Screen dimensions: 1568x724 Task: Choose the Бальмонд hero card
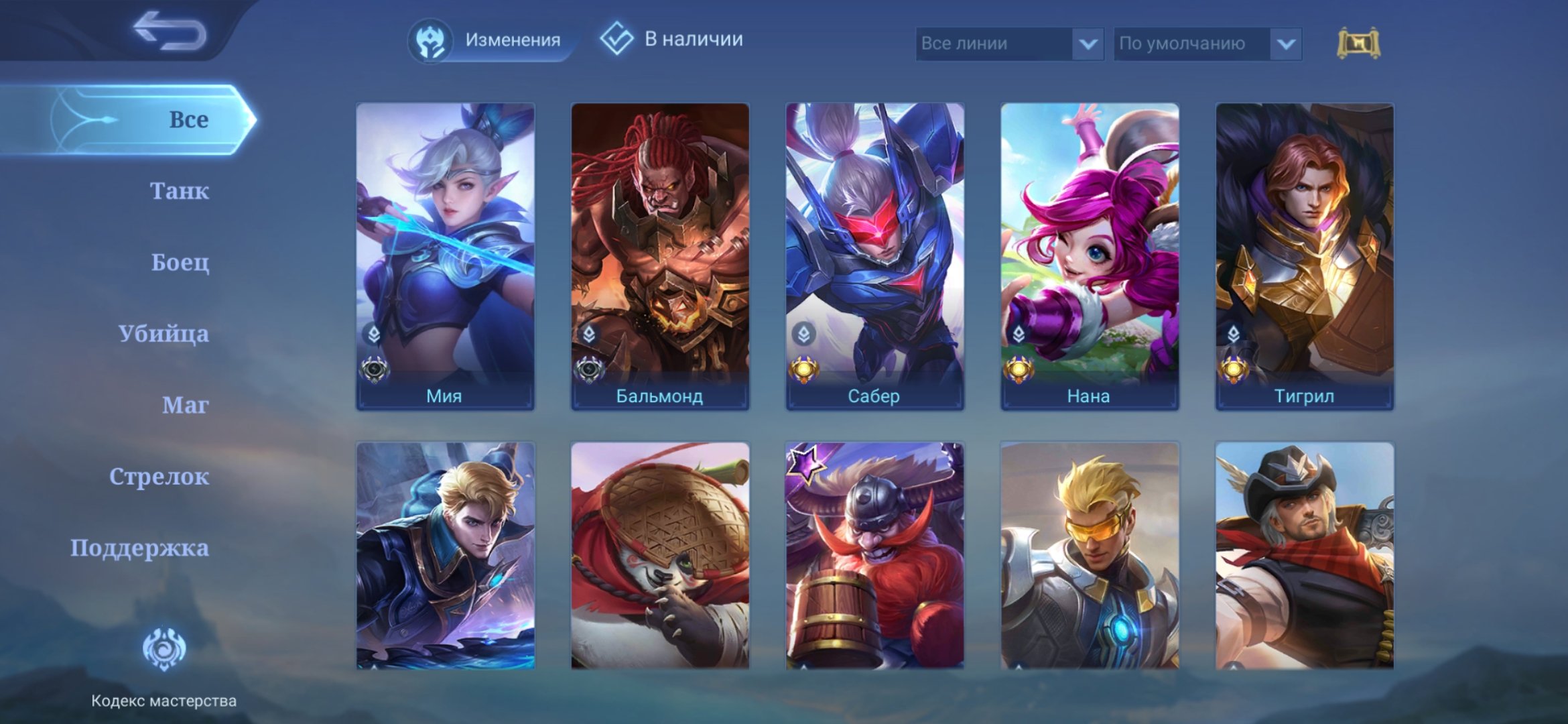point(660,255)
